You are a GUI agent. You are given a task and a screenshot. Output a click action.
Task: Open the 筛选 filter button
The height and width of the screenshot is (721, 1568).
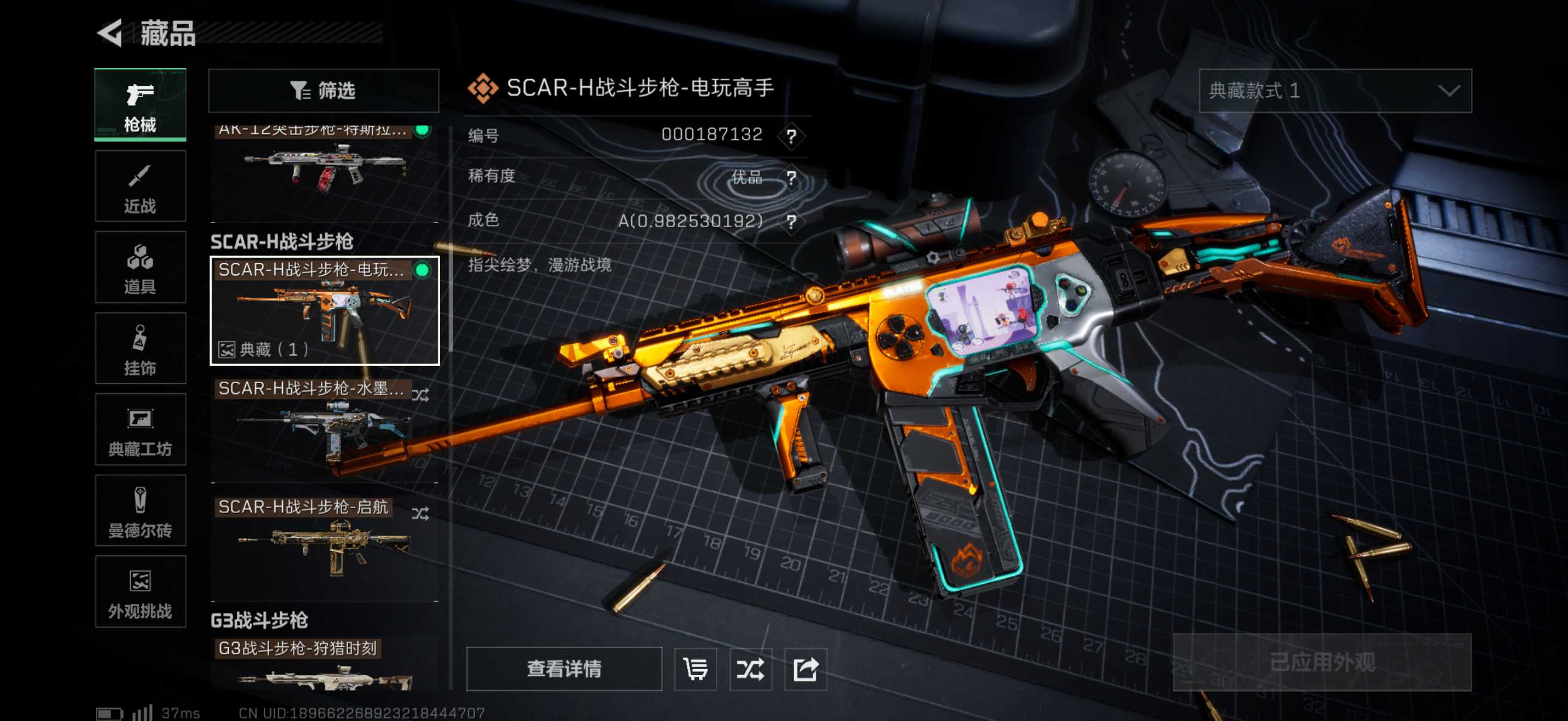[323, 91]
